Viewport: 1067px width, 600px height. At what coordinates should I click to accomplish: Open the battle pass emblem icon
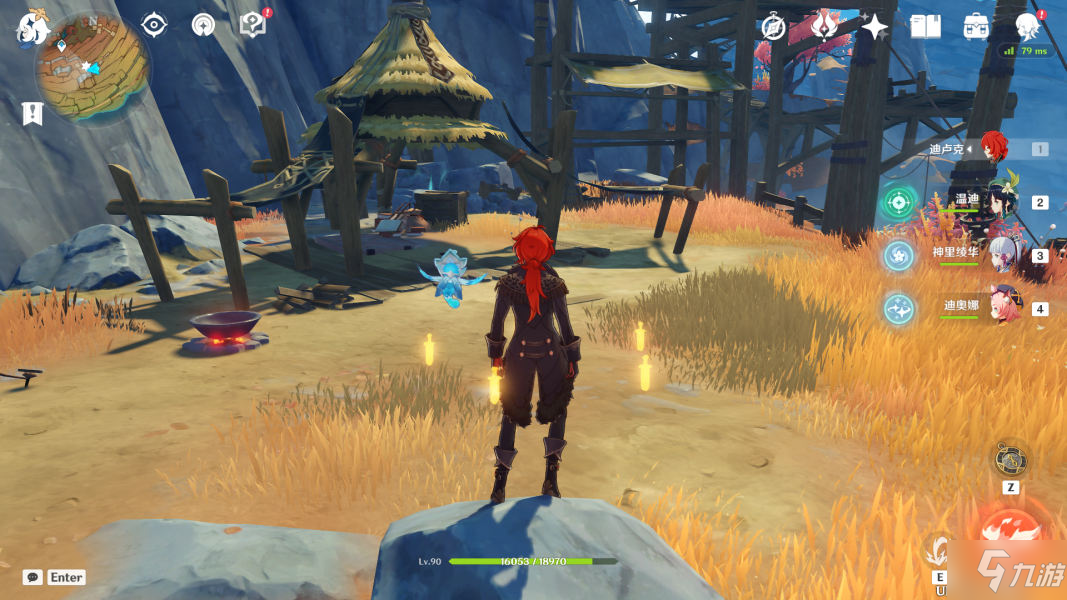(x=824, y=27)
